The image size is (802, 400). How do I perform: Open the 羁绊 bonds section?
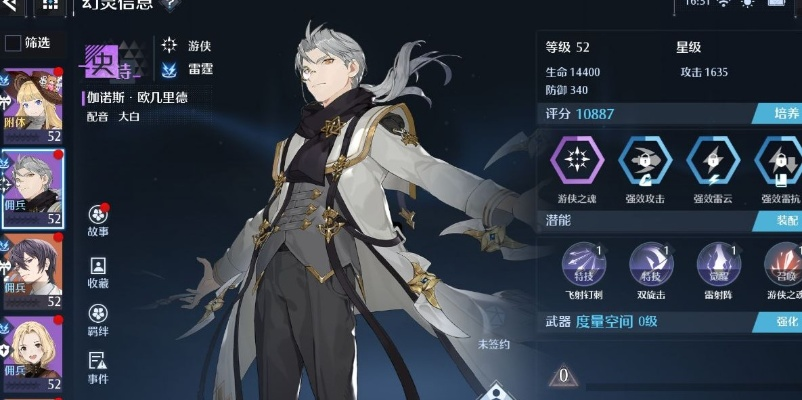pos(98,320)
